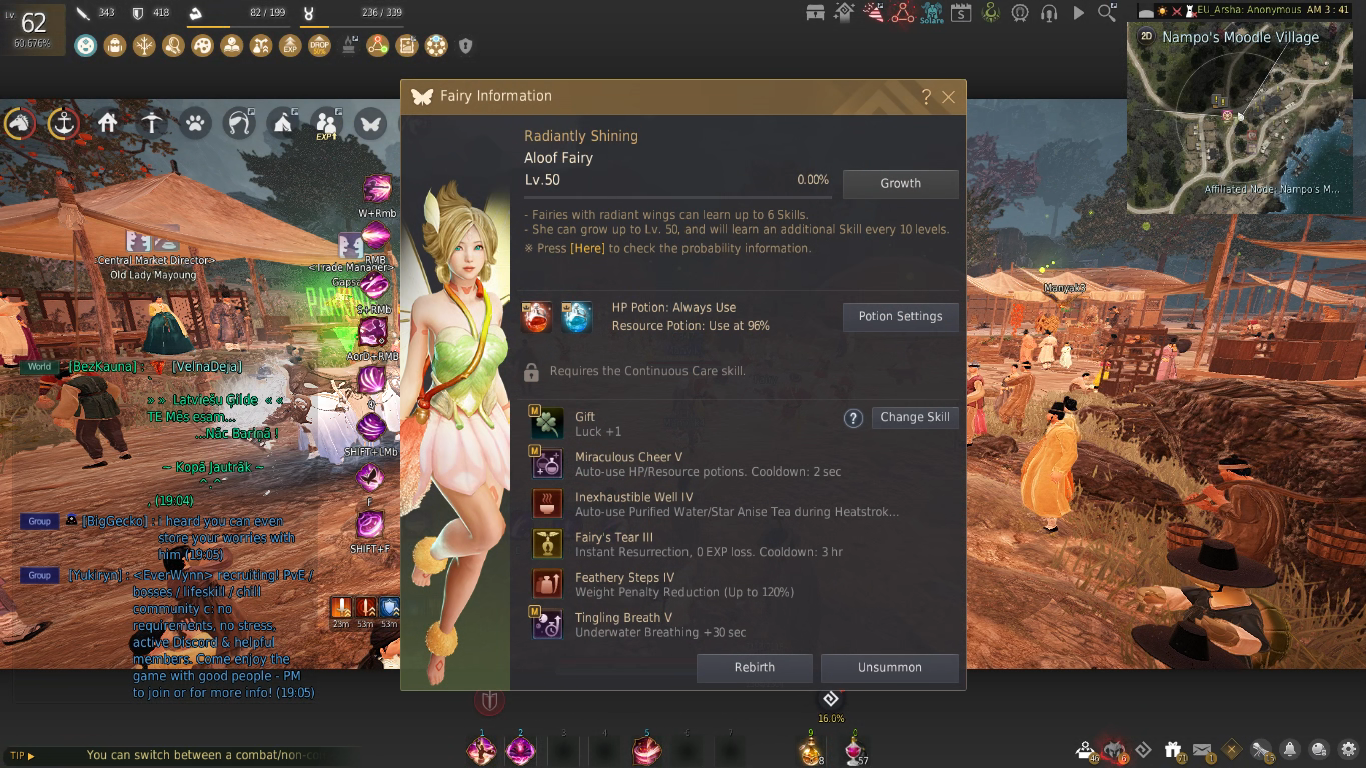Start fairy Rebirth

pyautogui.click(x=754, y=668)
